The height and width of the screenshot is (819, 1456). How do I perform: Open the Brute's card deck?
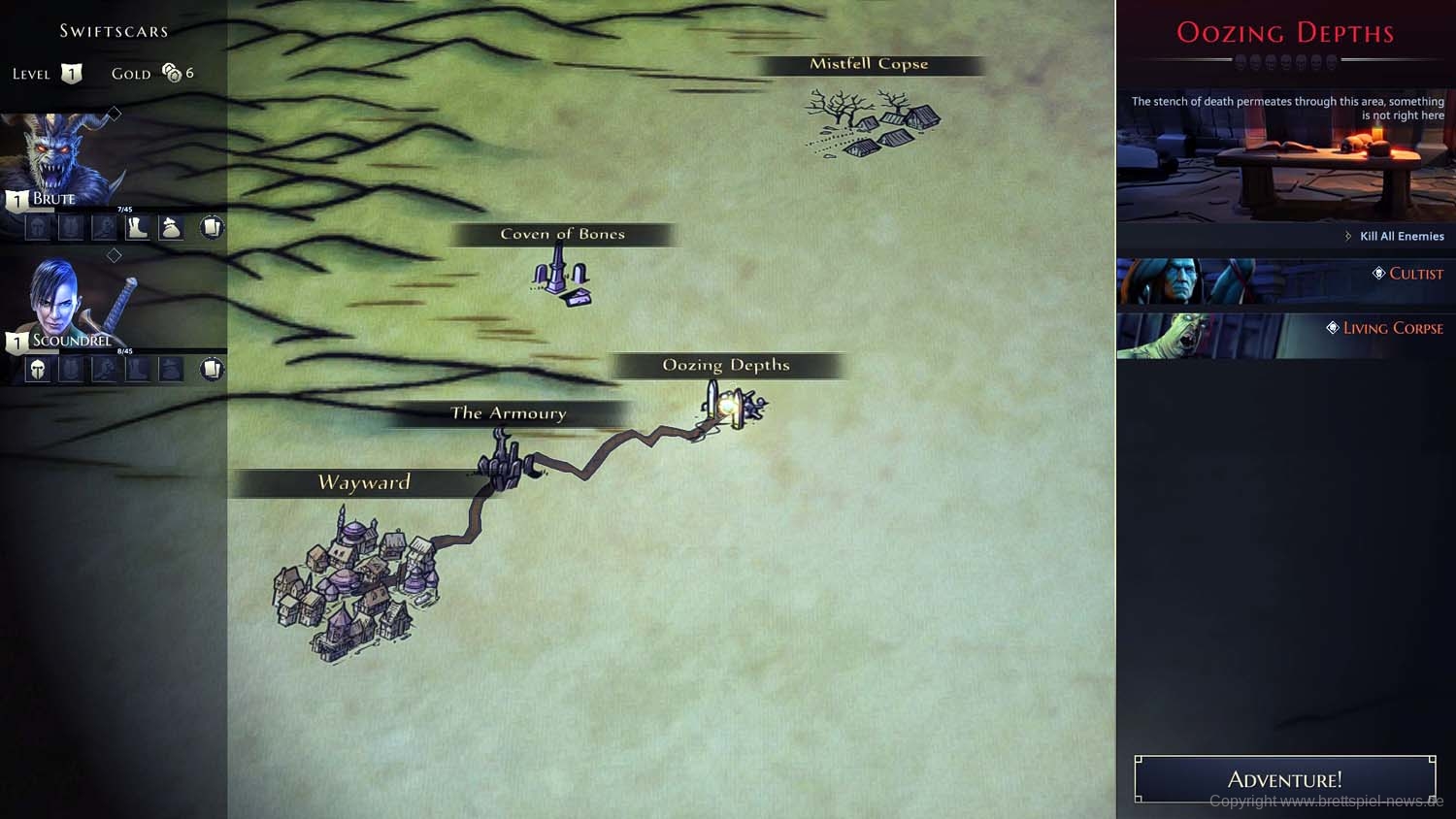(211, 227)
